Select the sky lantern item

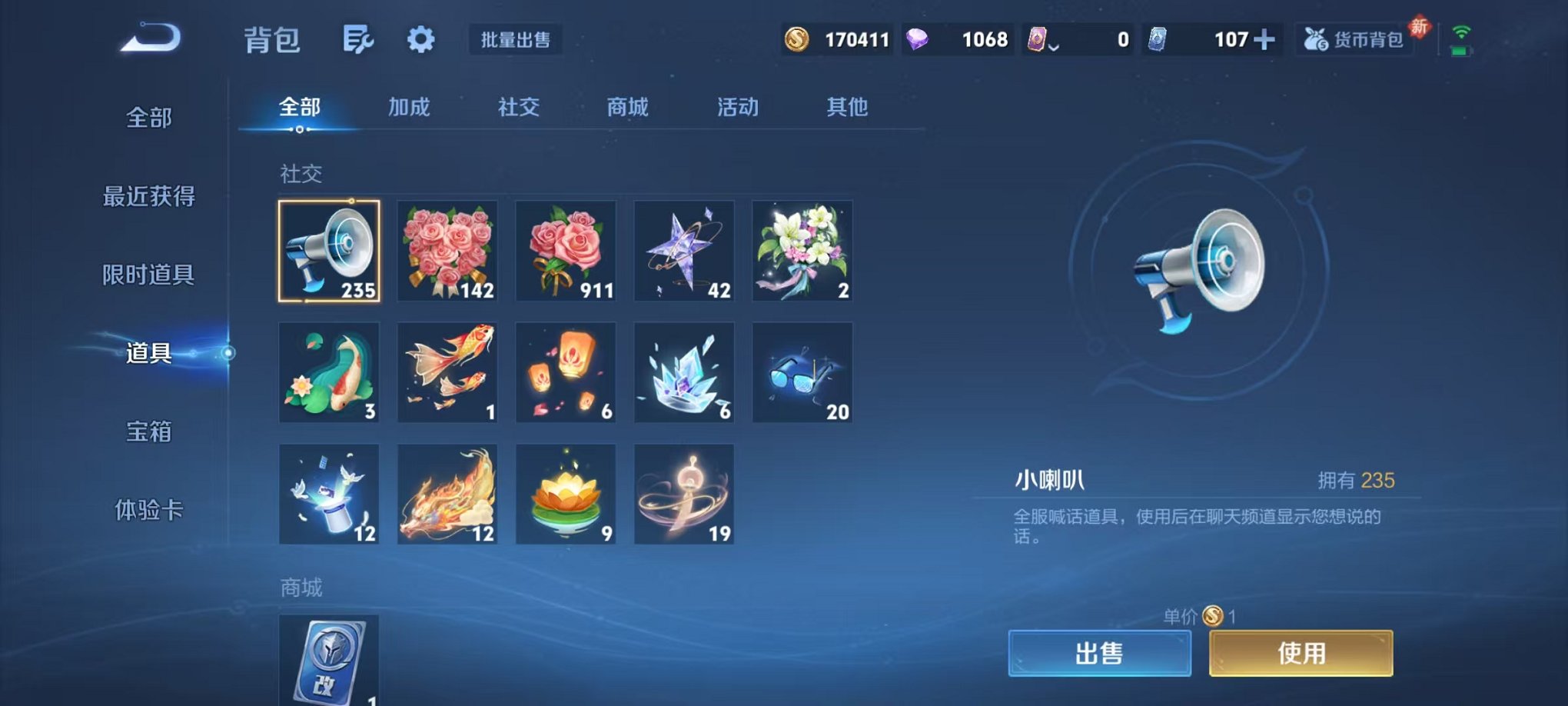click(x=566, y=372)
